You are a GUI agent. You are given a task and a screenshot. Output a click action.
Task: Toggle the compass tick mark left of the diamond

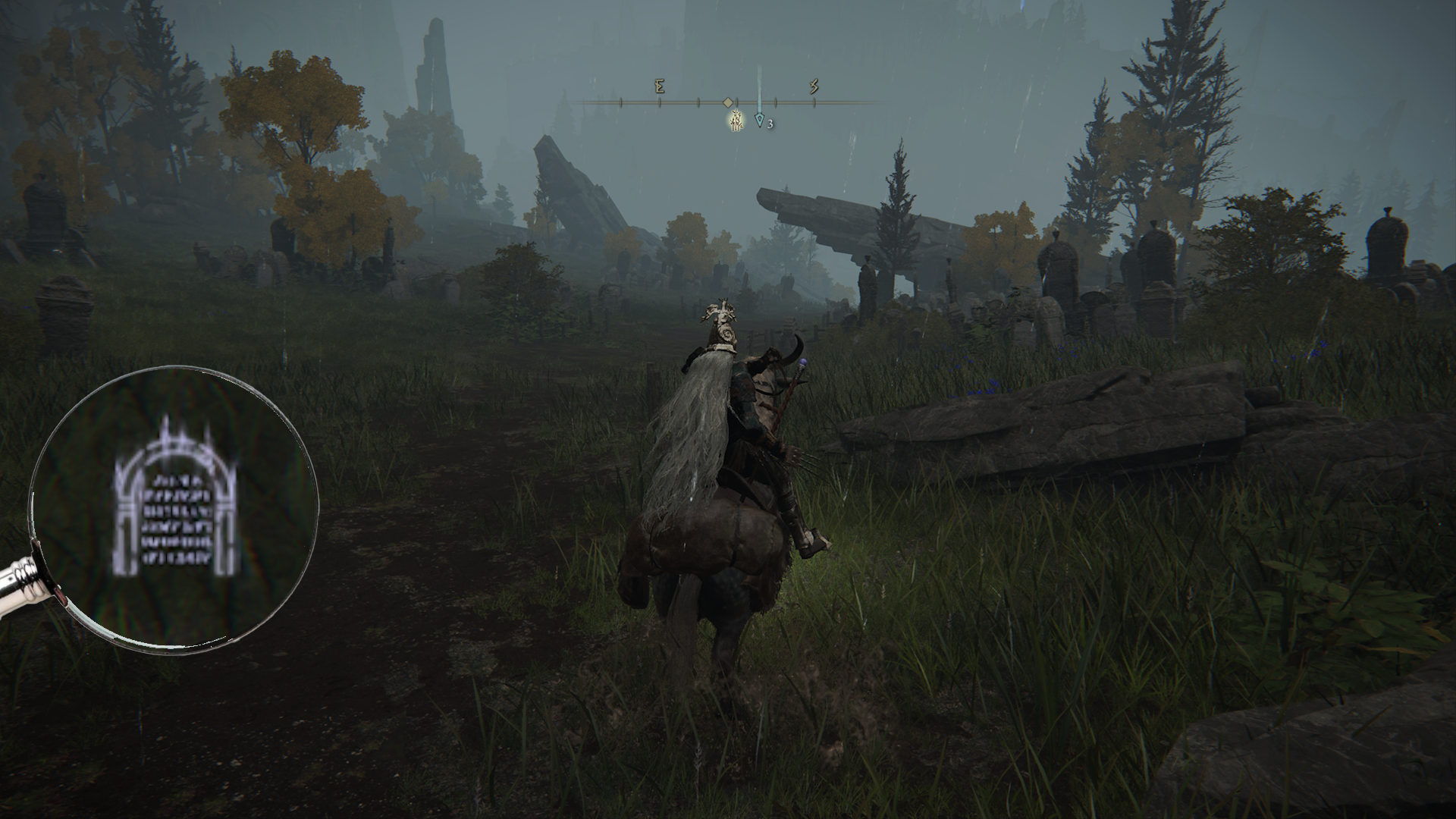pyautogui.click(x=698, y=102)
